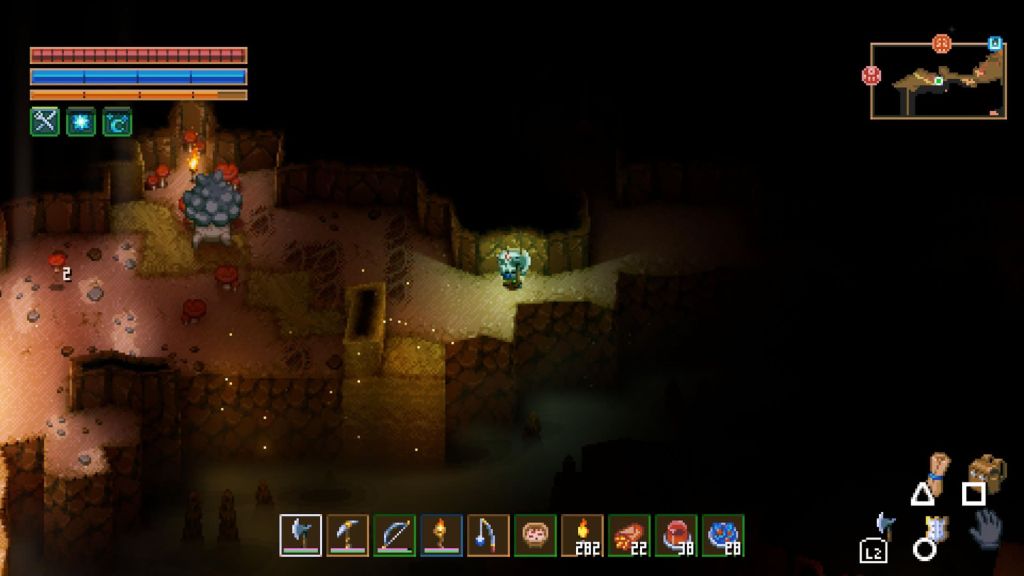The width and height of the screenshot is (1024, 576).
Task: Select the pickaxe hotbar slot
Action: 348,535
